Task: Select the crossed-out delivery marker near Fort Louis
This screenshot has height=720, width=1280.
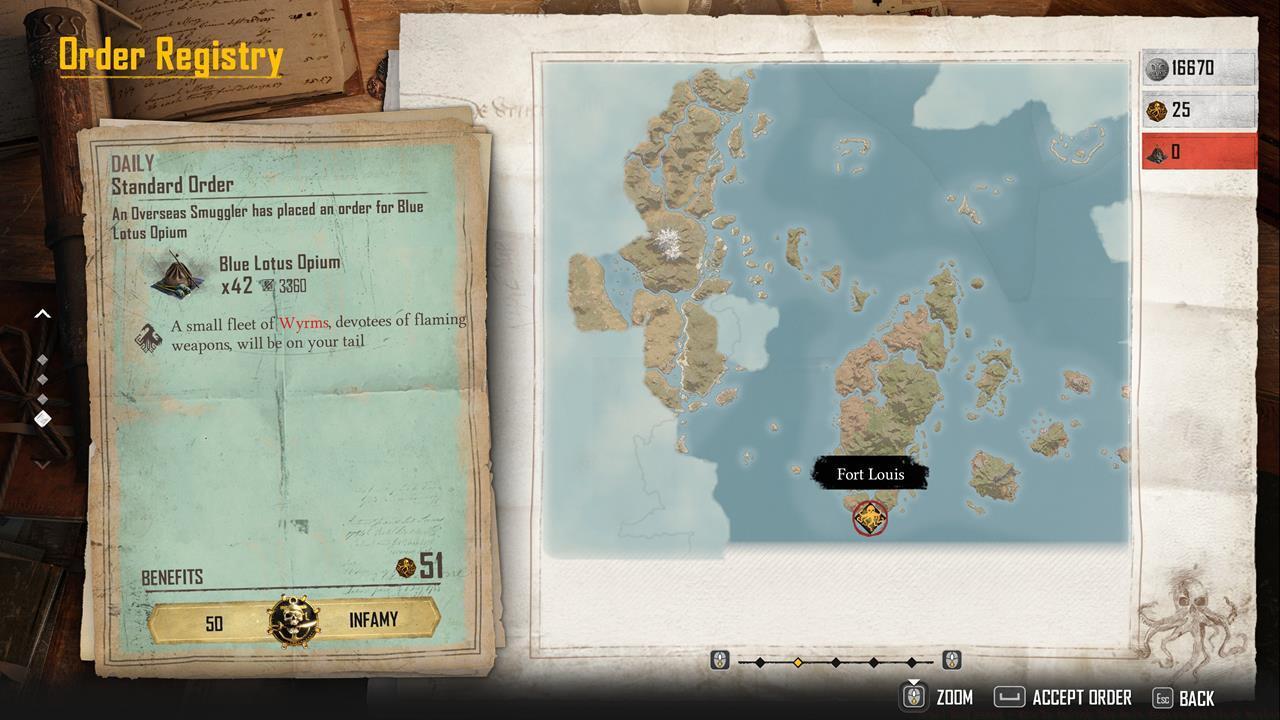Action: click(x=869, y=519)
